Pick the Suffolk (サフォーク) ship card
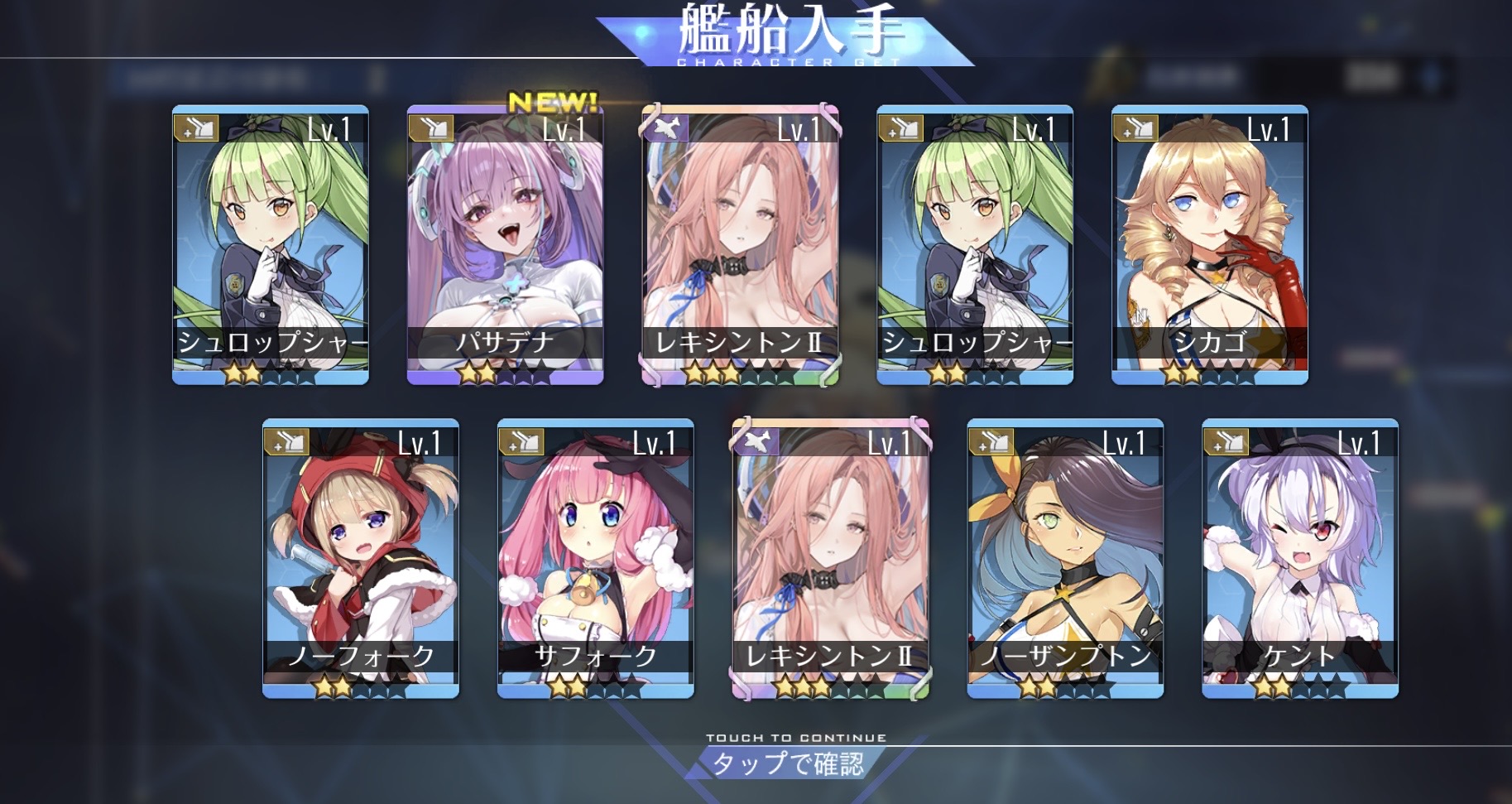 595,558
